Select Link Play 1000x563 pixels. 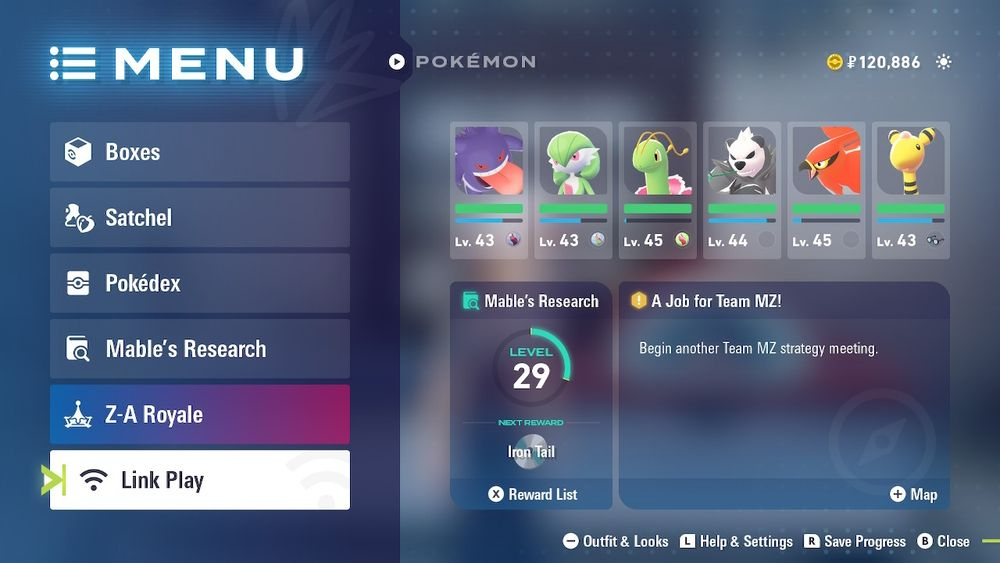(200, 480)
